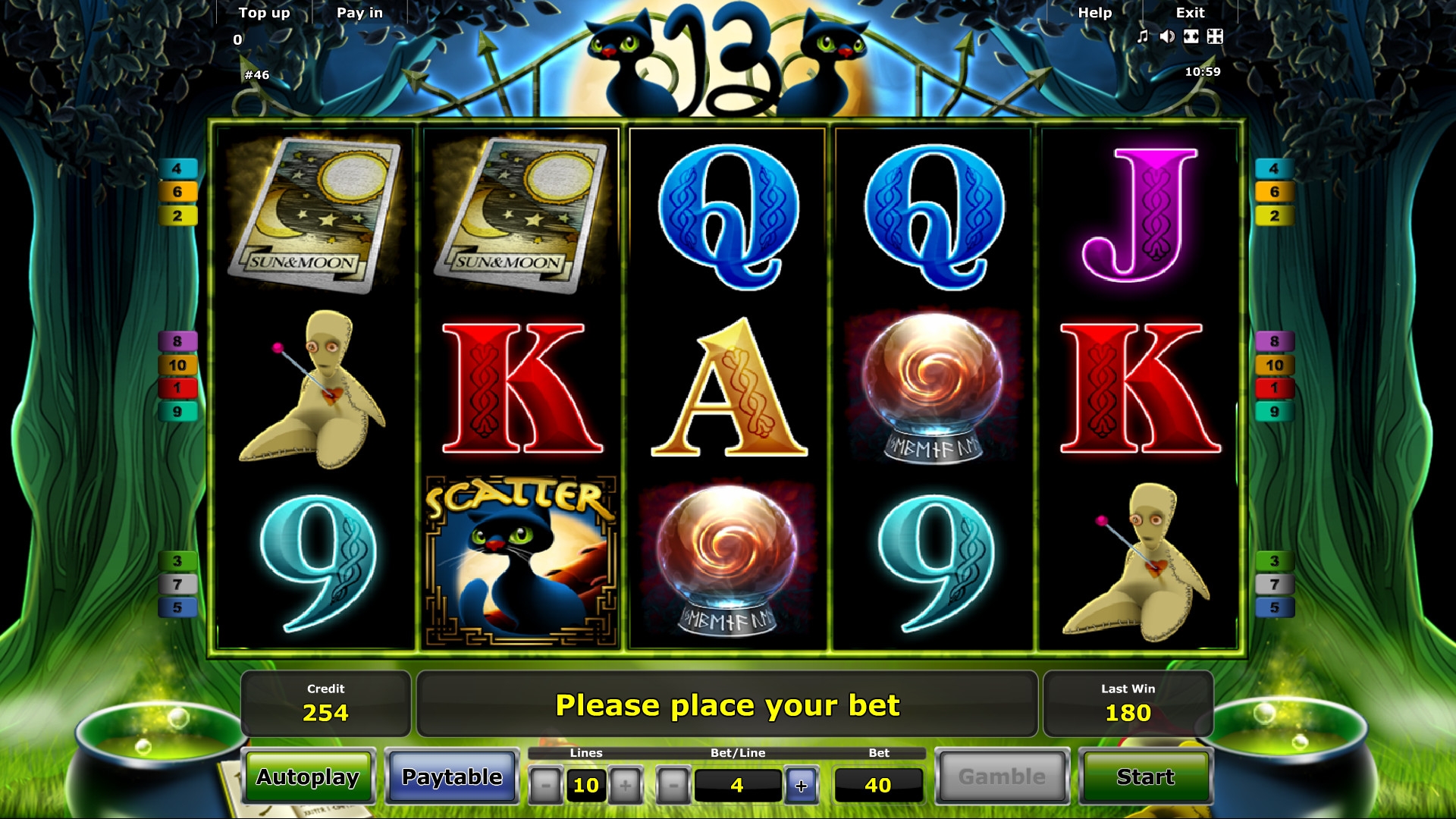
Task: Choose Pay in from the top bar
Action: click(359, 13)
